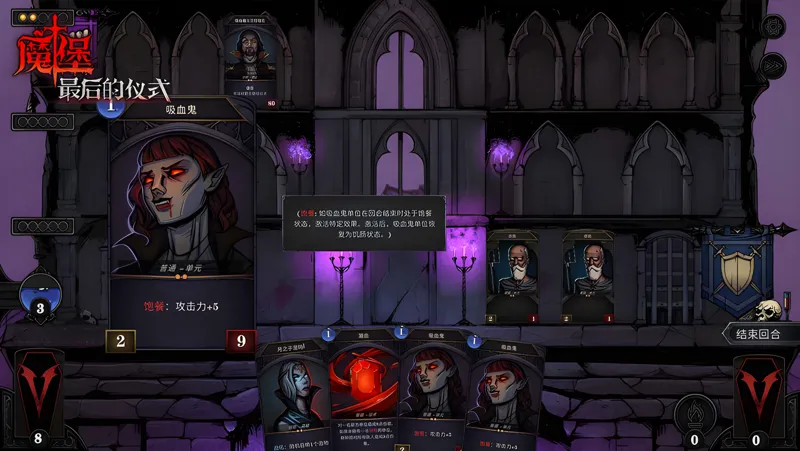Choose the red blood gem 凝血 card
Screen dimensions: 800x451
364,390
